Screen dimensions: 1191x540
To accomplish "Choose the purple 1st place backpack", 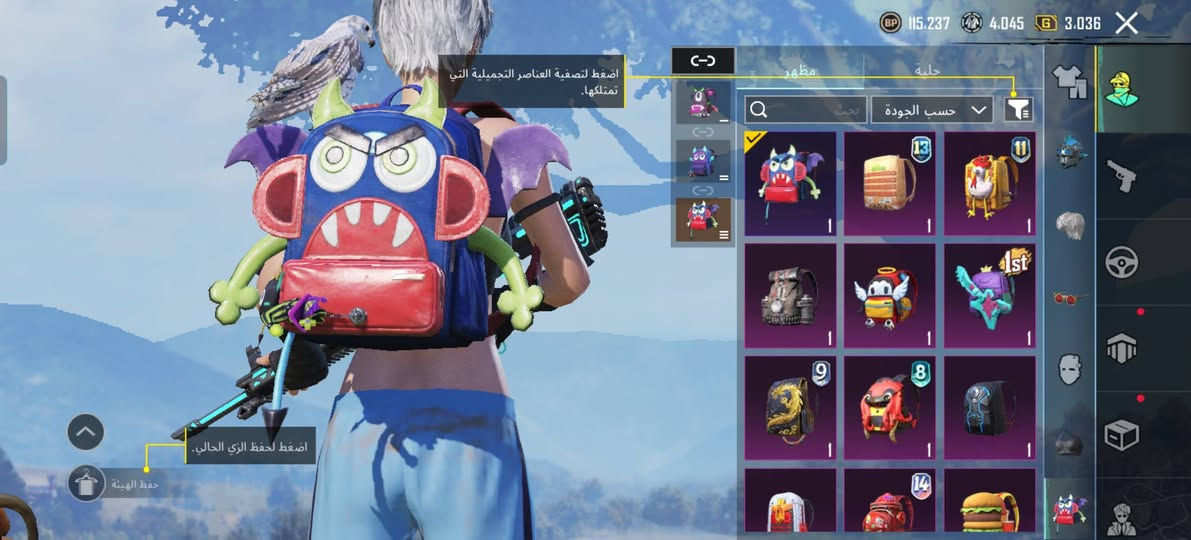I will [x=990, y=296].
